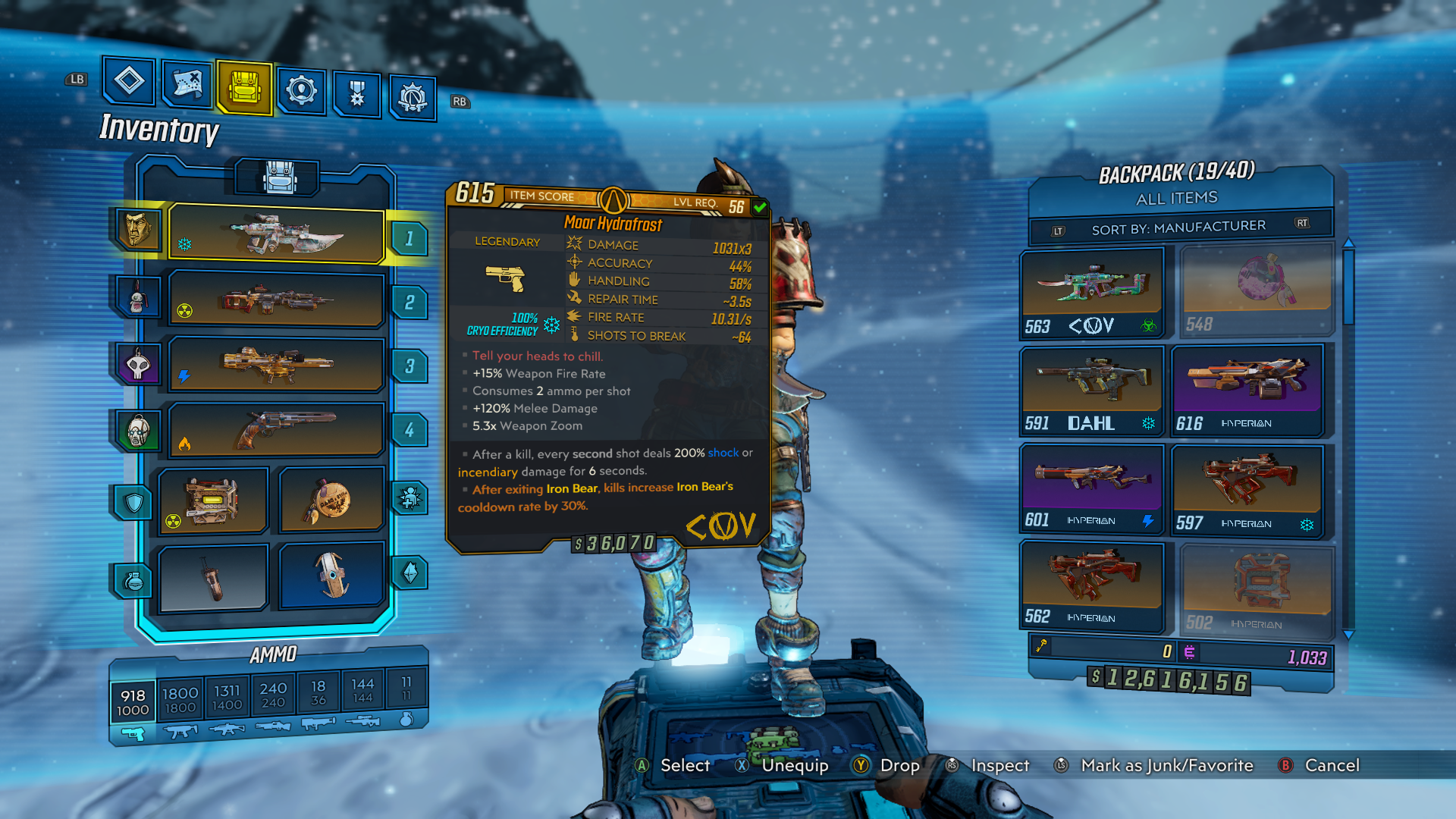This screenshot has width=1456, height=819.
Task: Select weapon slot tab 3
Action: 409,366
